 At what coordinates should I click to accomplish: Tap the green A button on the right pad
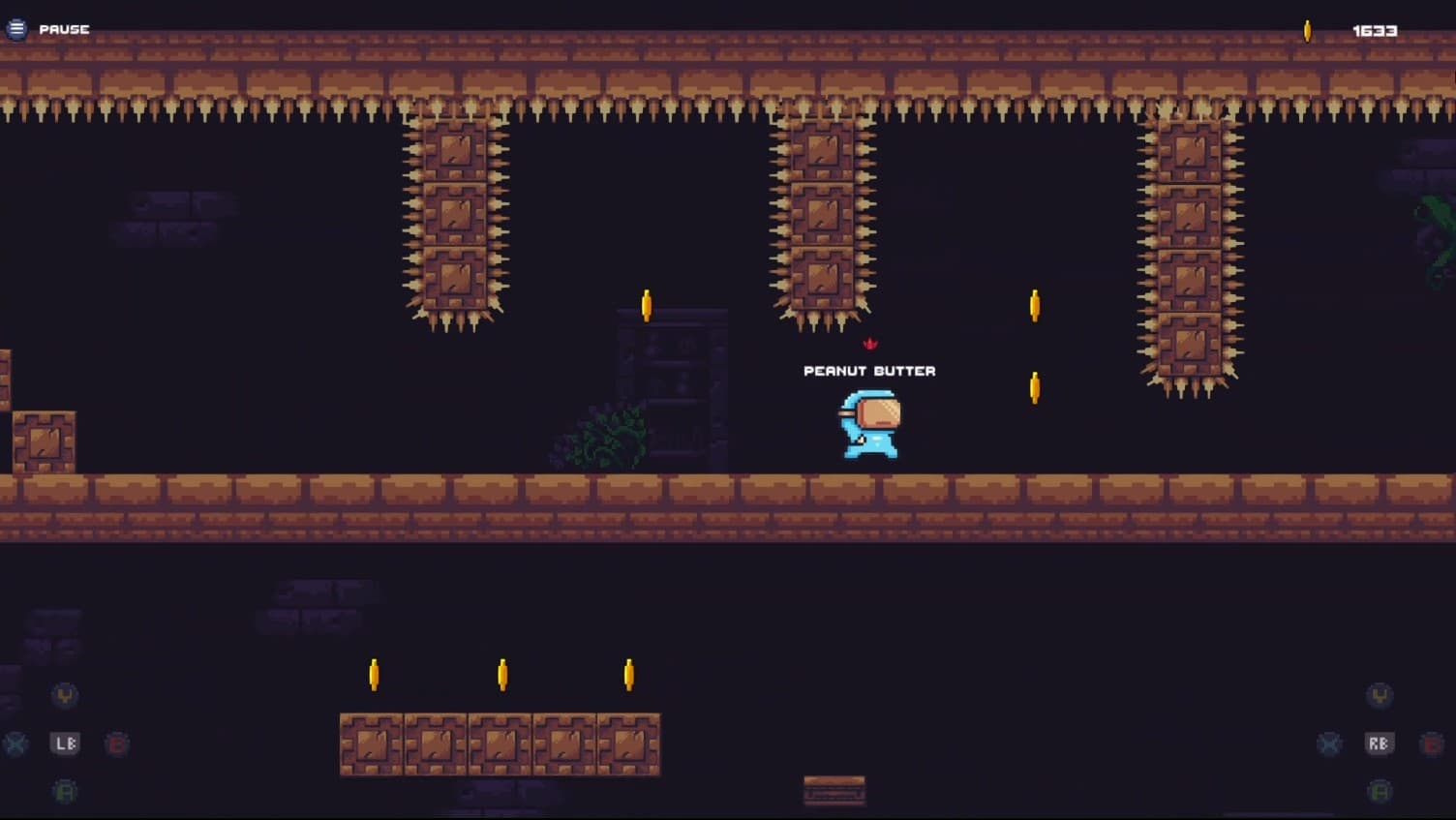[x=1379, y=791]
